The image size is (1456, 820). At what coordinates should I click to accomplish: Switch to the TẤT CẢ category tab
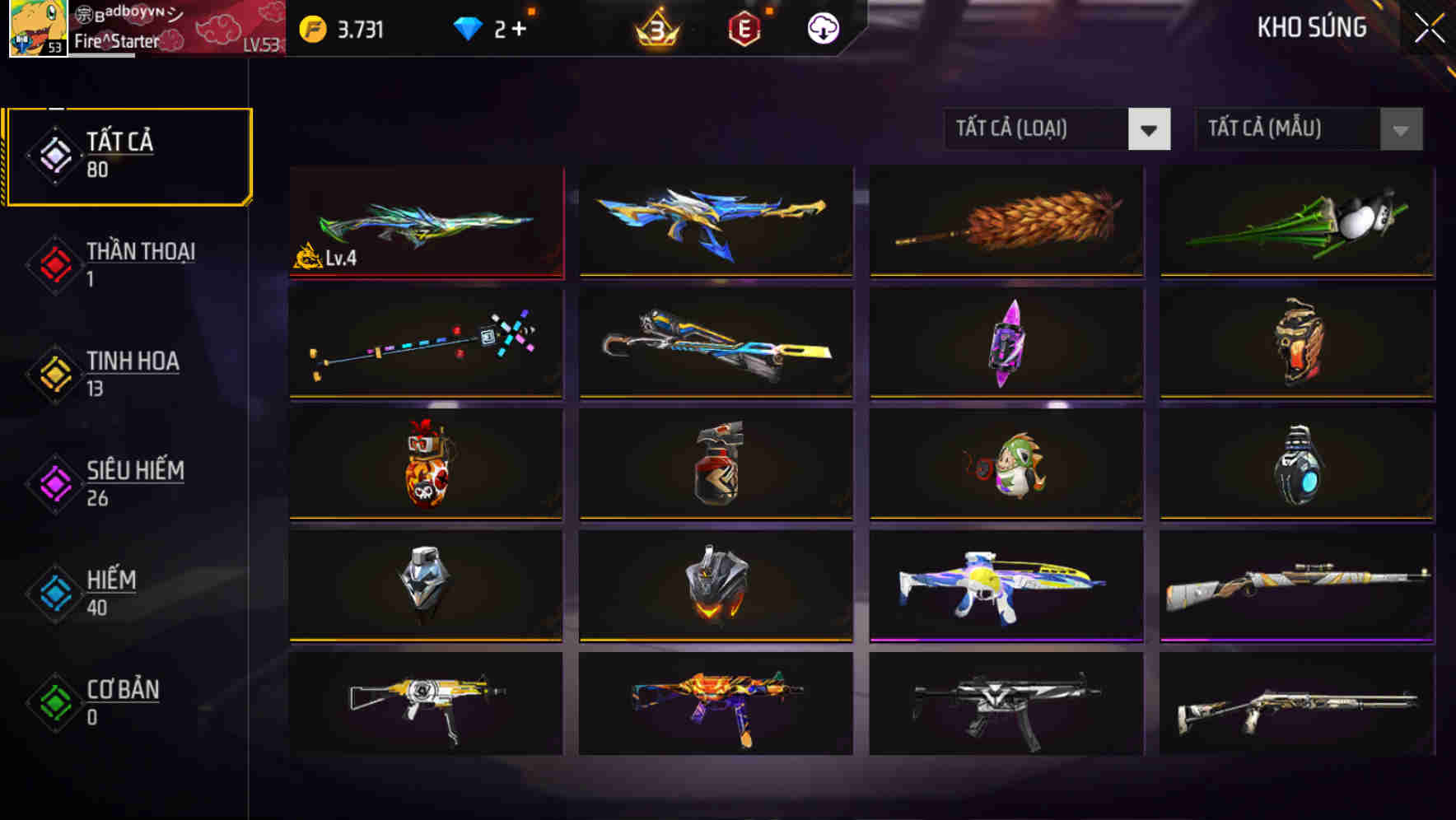(x=128, y=155)
